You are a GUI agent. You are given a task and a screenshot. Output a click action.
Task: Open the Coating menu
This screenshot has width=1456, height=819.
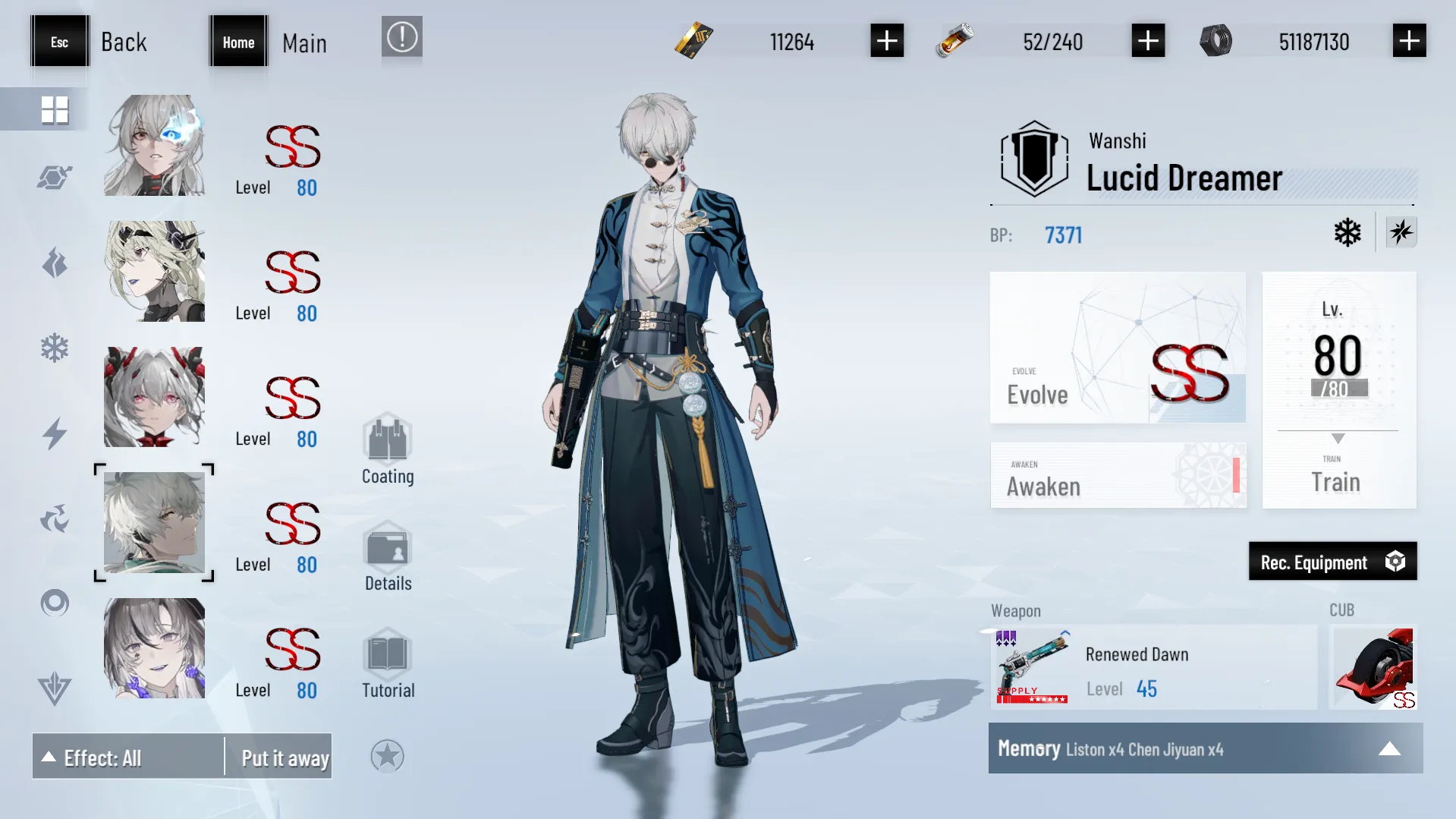(387, 449)
